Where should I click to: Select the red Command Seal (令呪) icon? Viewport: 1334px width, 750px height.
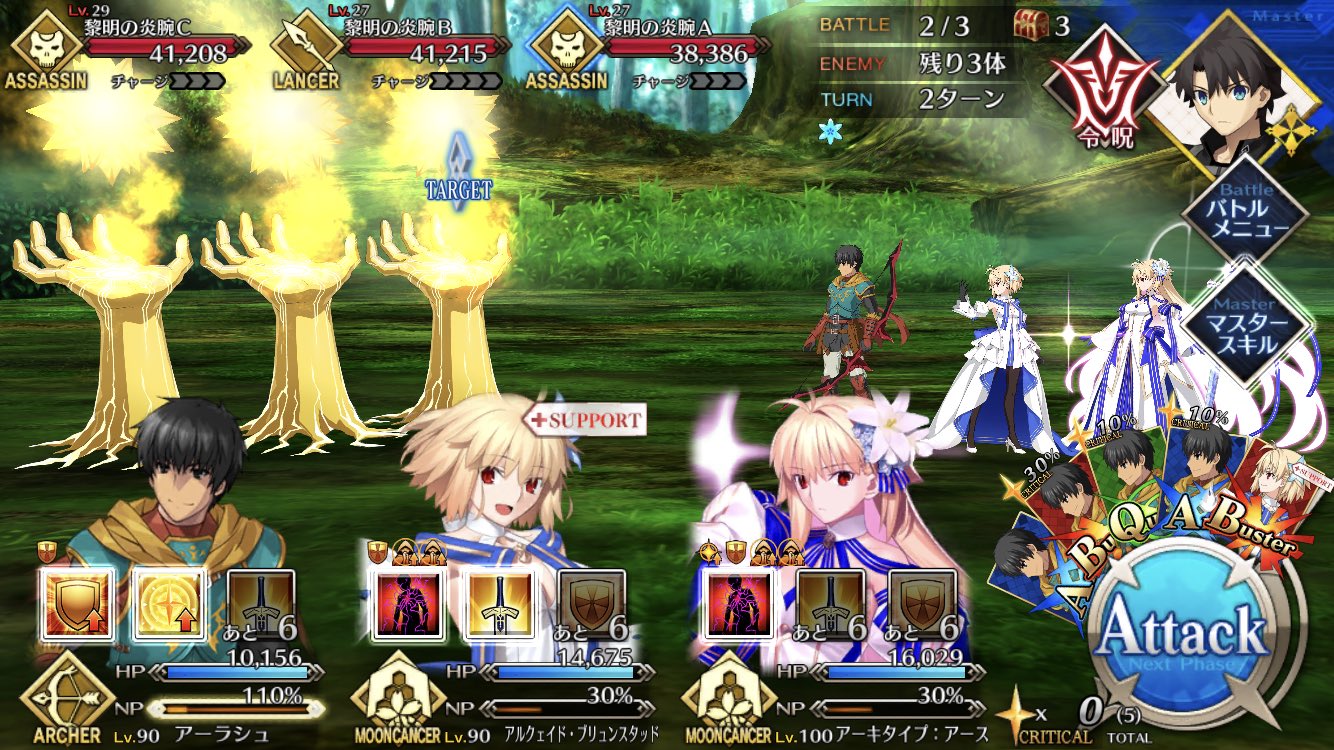(x=1103, y=84)
